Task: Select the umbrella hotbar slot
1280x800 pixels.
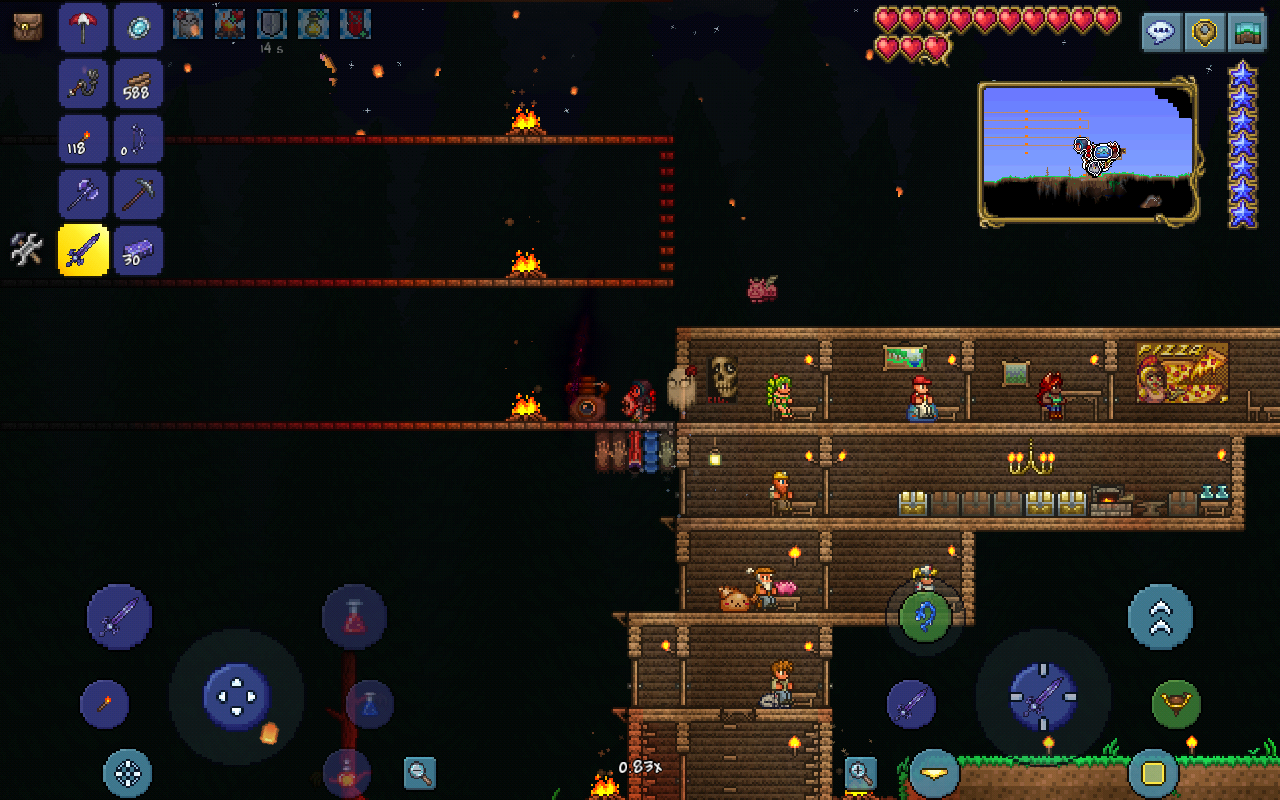Action: (84, 27)
